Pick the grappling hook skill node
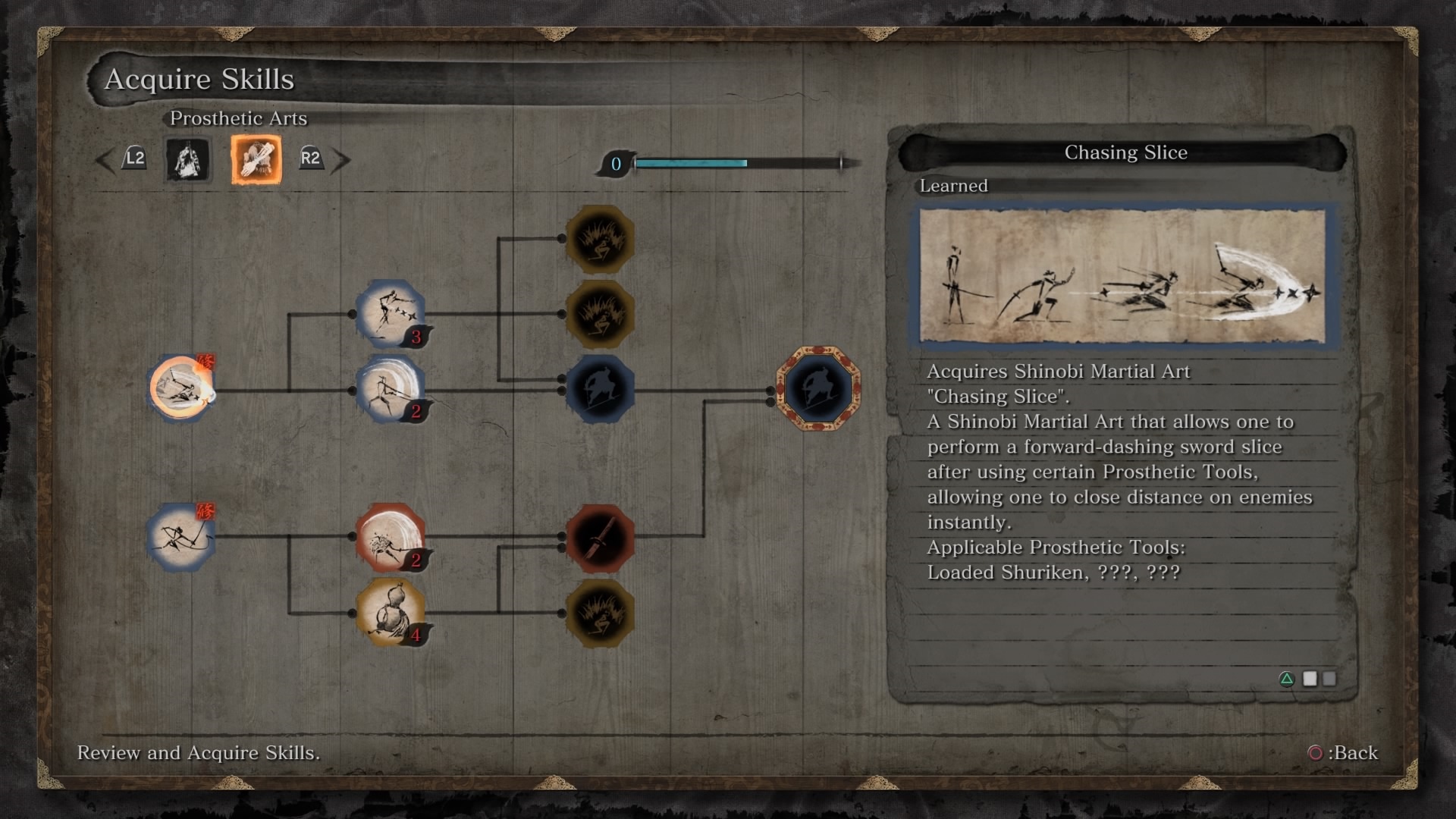Screen dimensions: 1456x819 coord(180,537)
